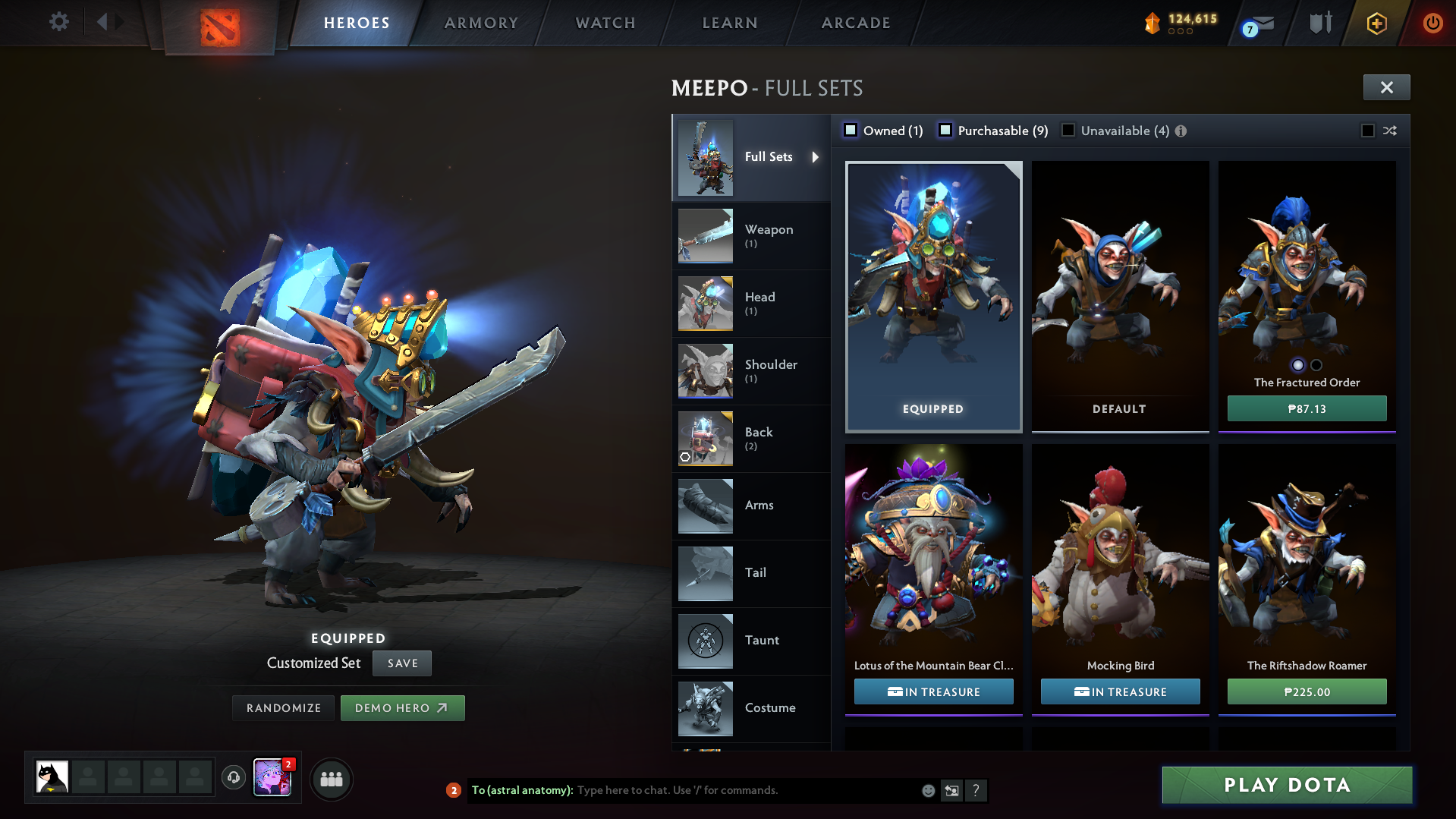Open the friends list group icon

coord(331,779)
